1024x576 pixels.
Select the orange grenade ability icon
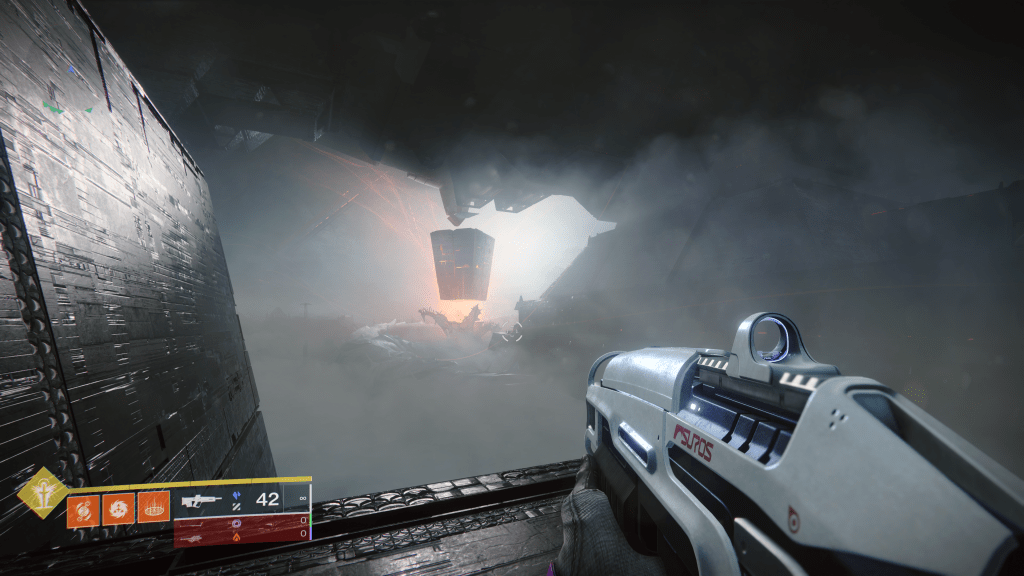tap(82, 508)
